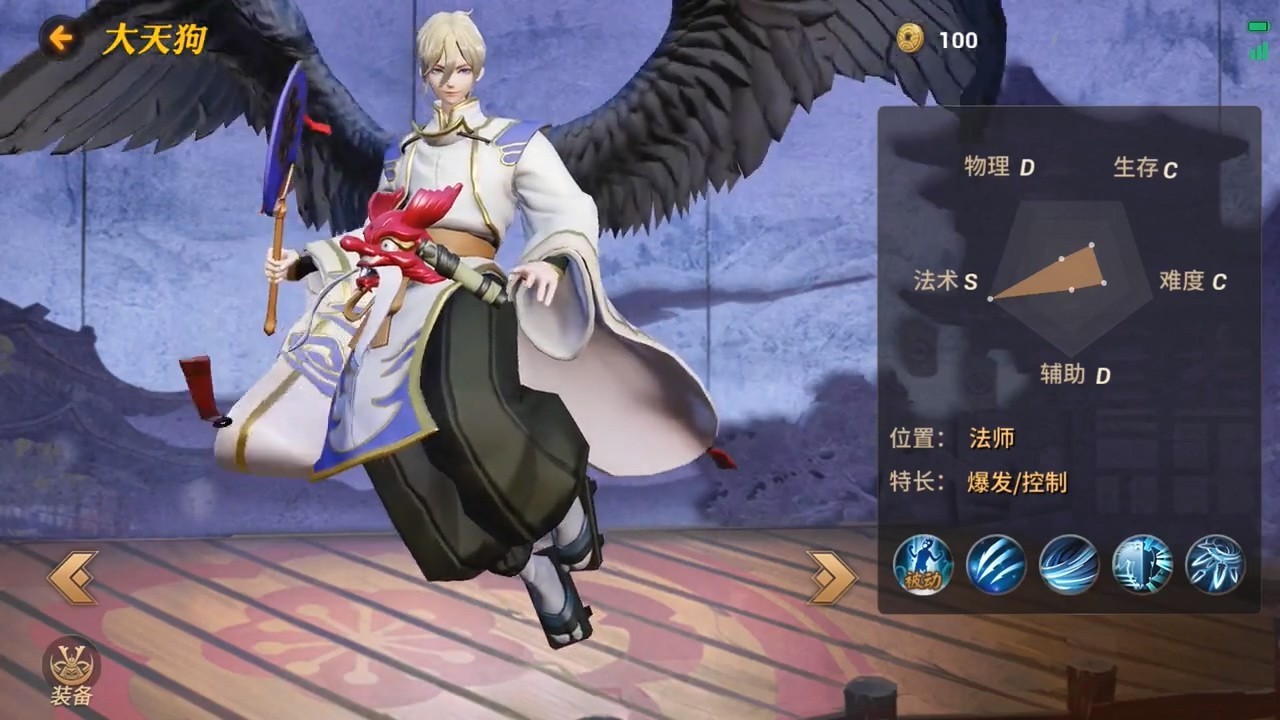Go back using the orange arrow

pos(61,39)
